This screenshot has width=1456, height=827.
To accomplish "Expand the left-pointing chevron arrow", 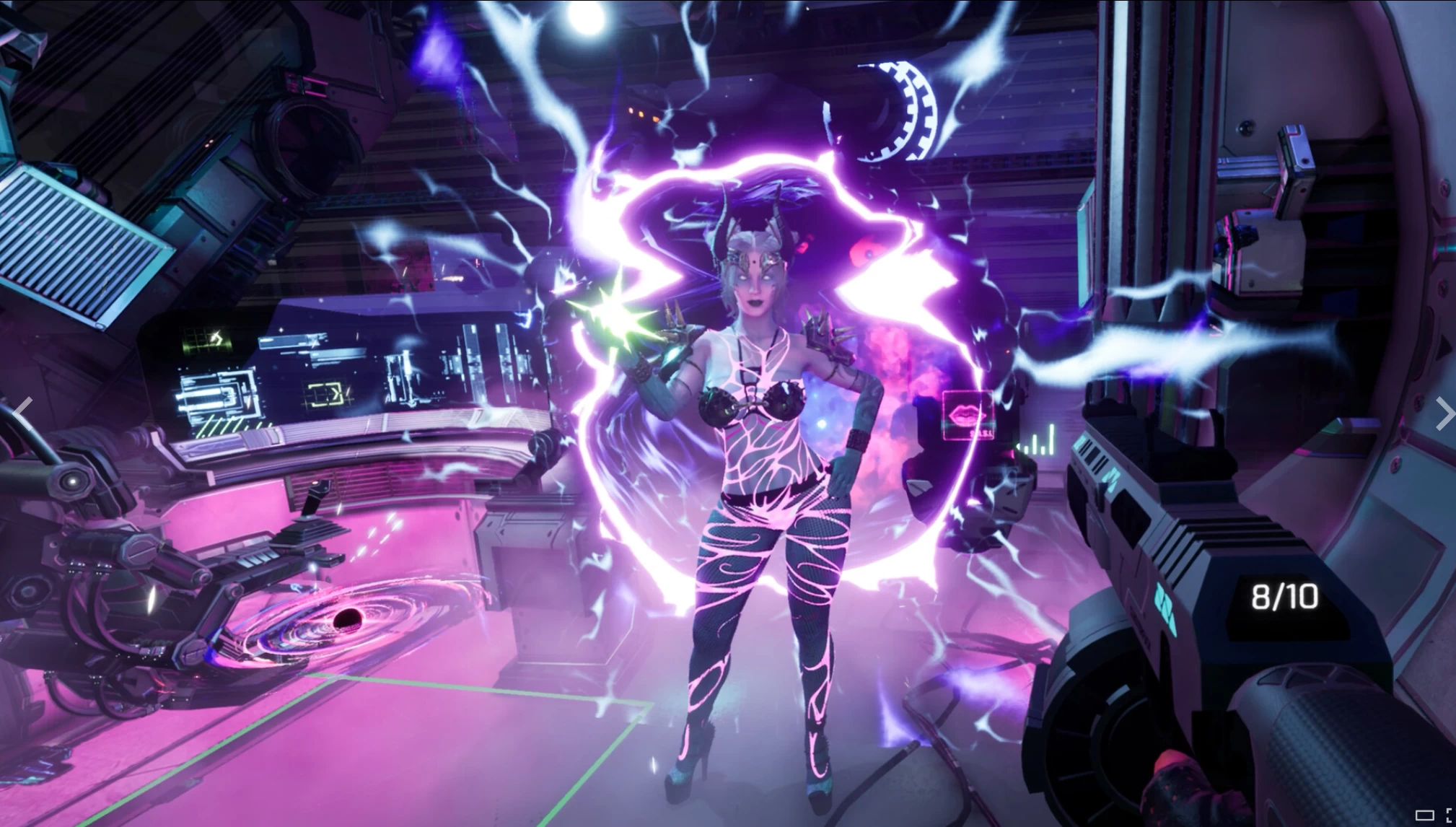I will (22, 411).
